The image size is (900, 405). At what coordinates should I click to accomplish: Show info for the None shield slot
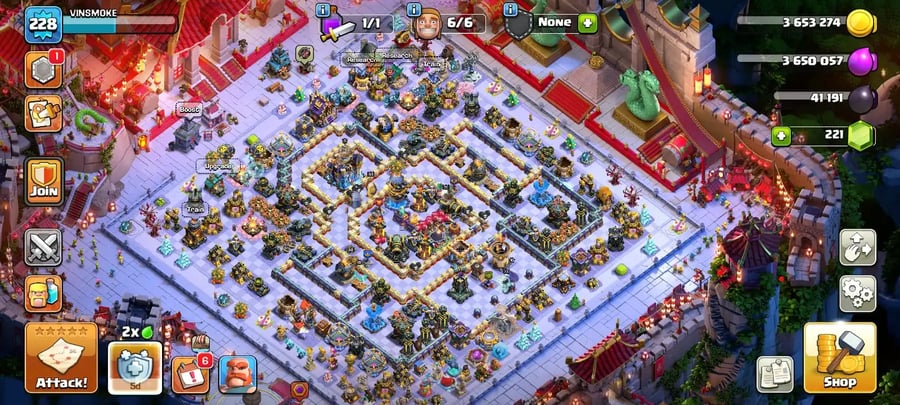pyautogui.click(x=512, y=10)
